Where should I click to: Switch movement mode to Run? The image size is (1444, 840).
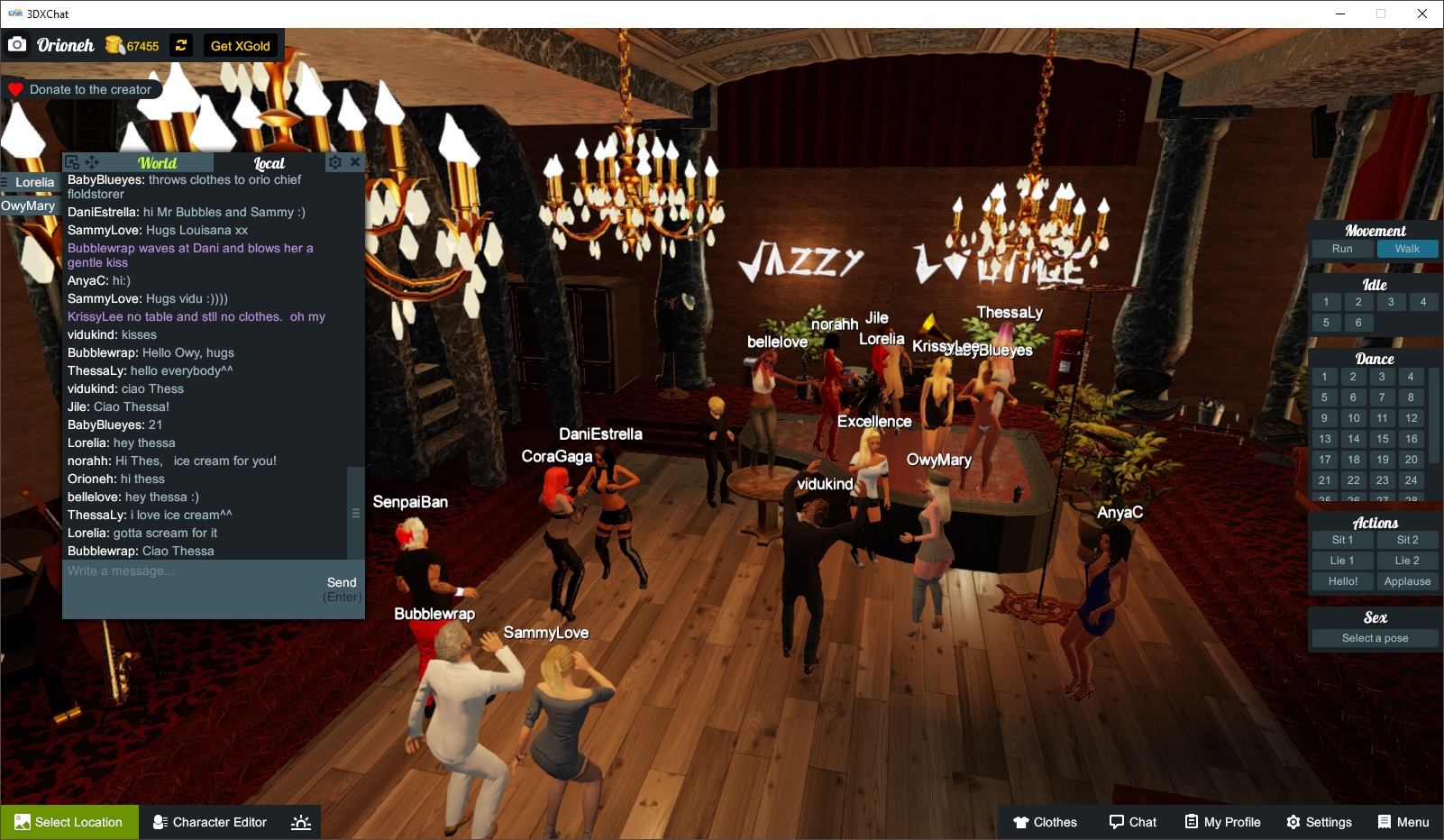1341,249
